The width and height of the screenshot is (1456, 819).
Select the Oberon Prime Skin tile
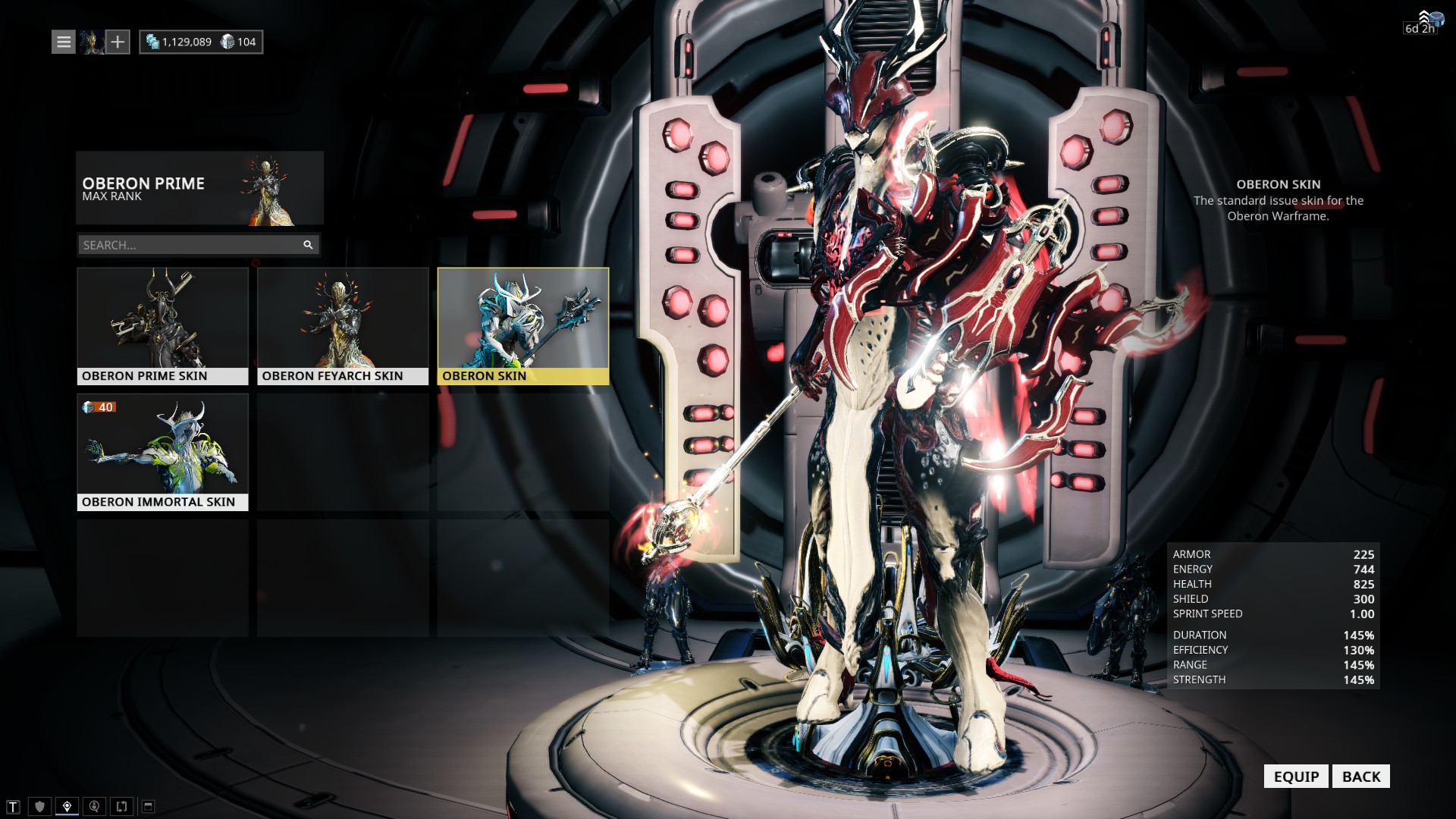[x=162, y=326]
